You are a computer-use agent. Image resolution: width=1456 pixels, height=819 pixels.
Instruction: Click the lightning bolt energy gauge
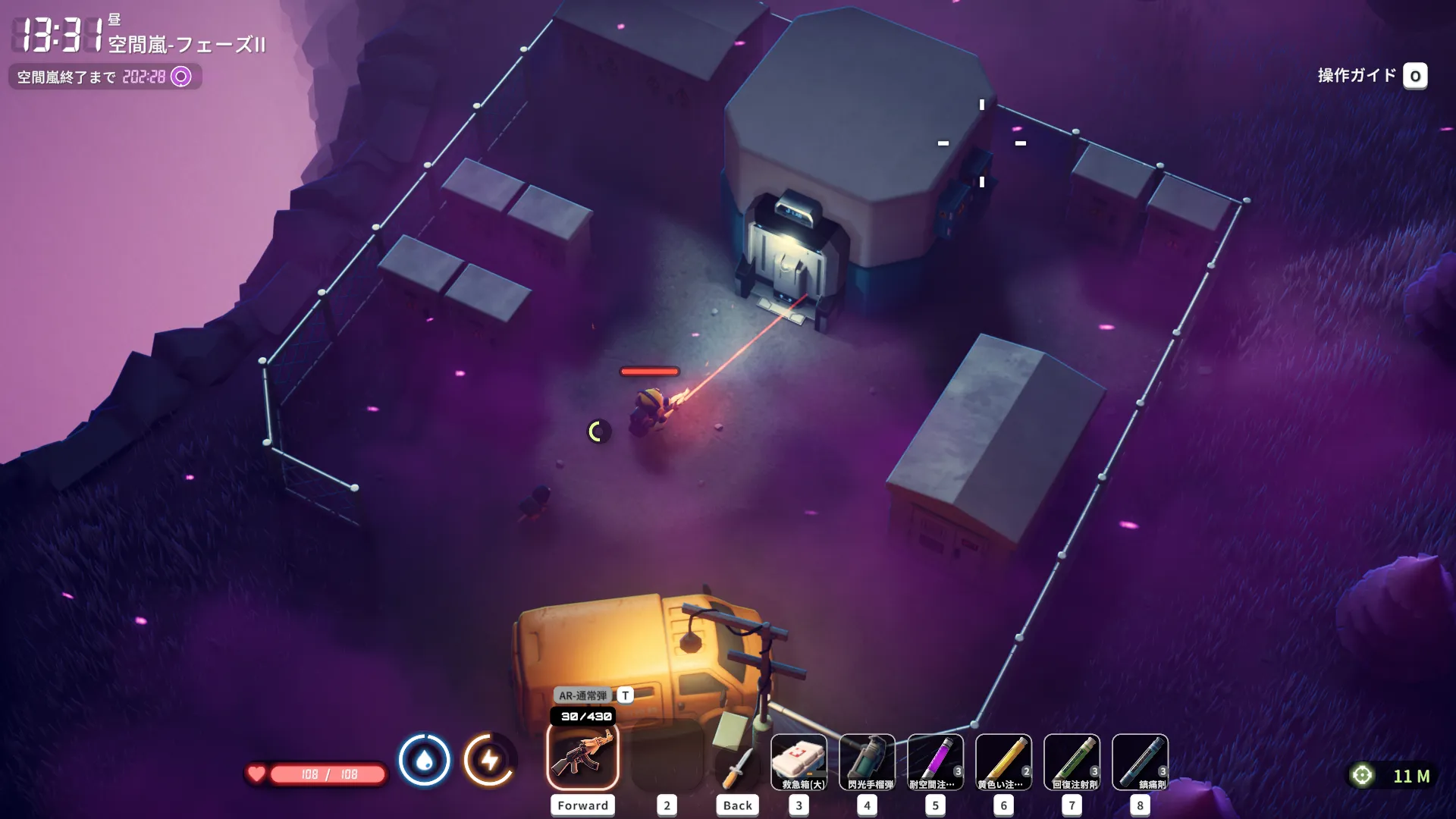coord(489,759)
